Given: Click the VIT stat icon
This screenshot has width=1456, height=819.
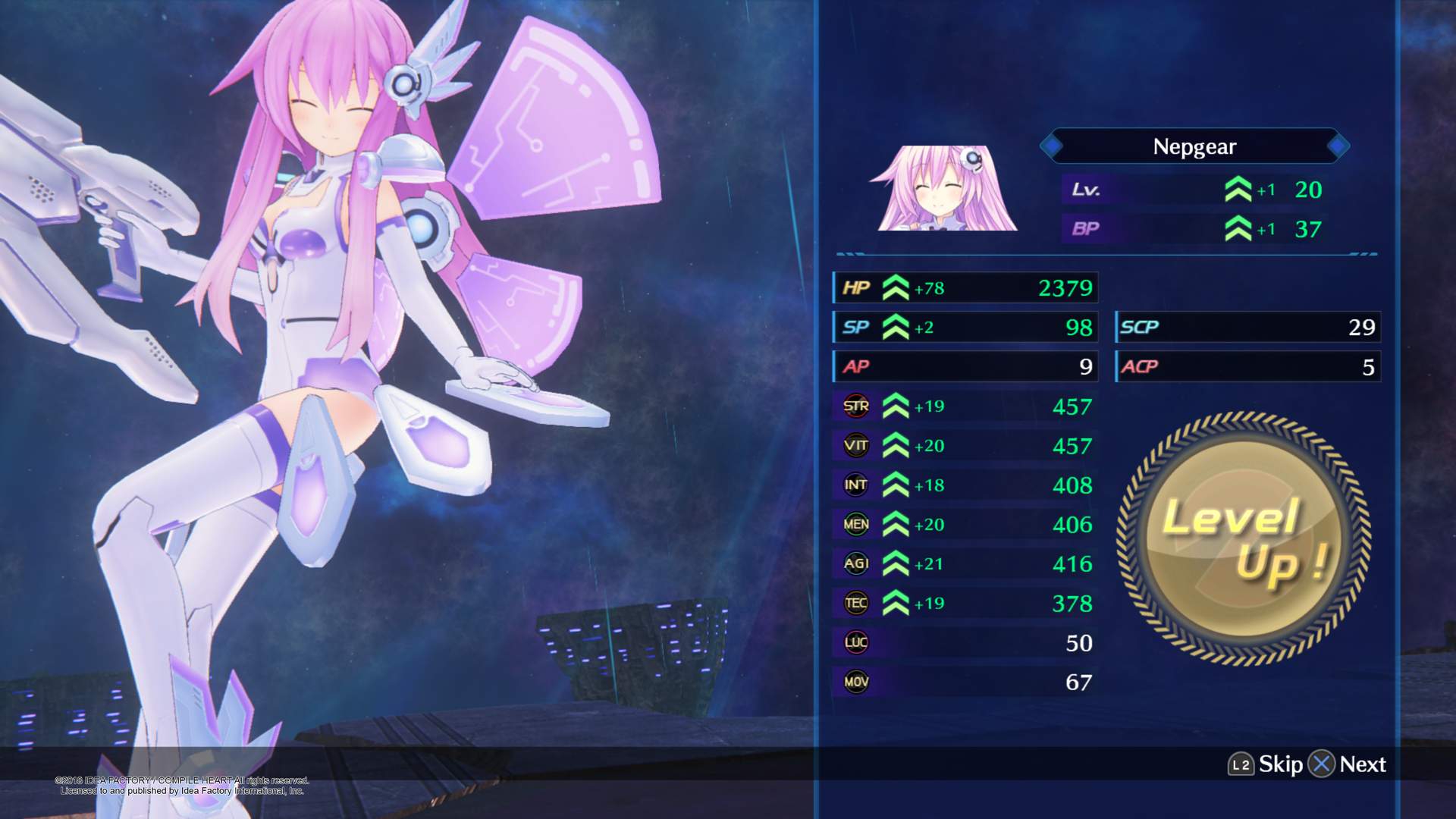Looking at the screenshot, I should 855,445.
